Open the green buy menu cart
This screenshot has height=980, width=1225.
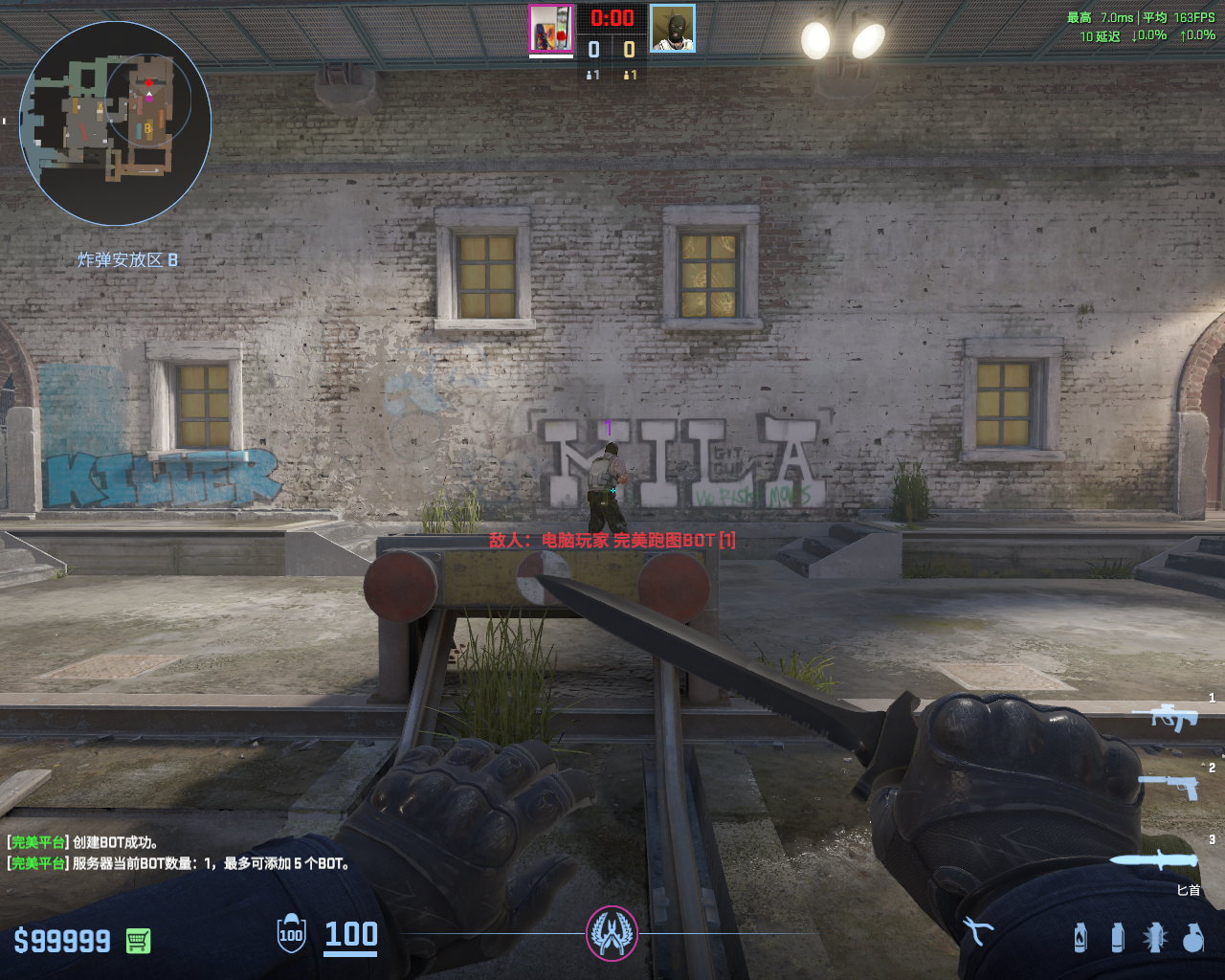[138, 941]
